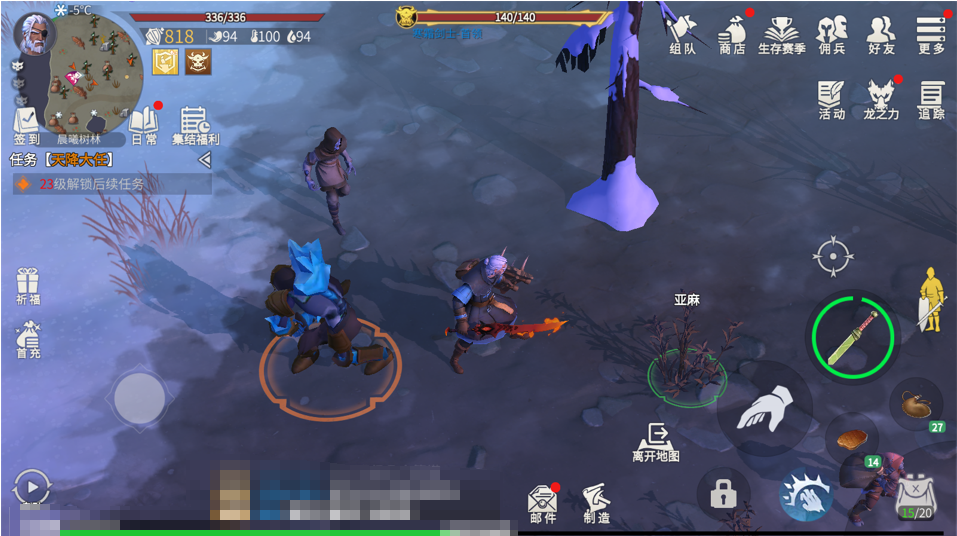The height and width of the screenshot is (536, 957).
Task: Open the 活动 events panel
Action: click(831, 100)
